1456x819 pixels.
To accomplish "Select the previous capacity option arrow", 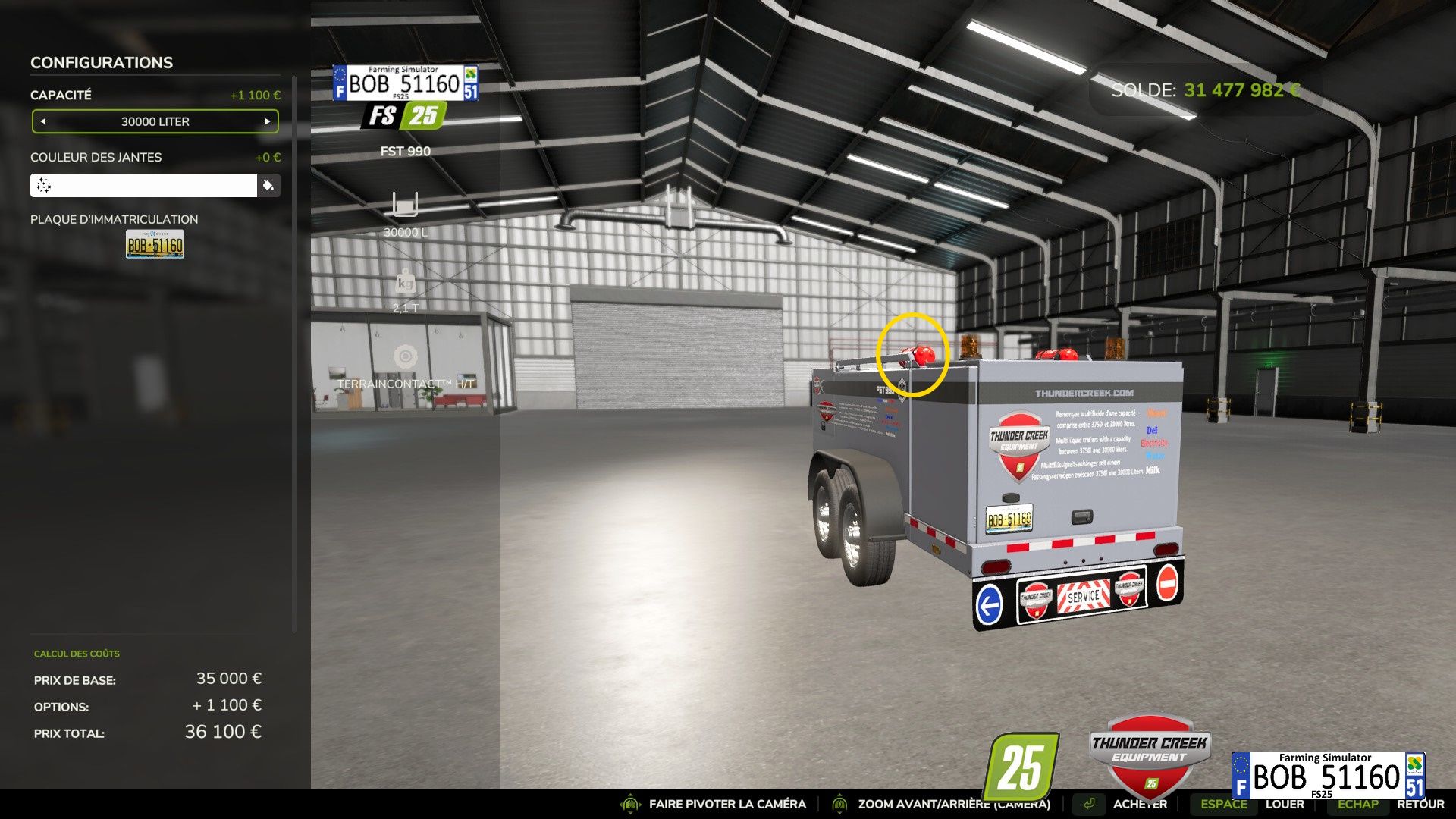I will 43,121.
